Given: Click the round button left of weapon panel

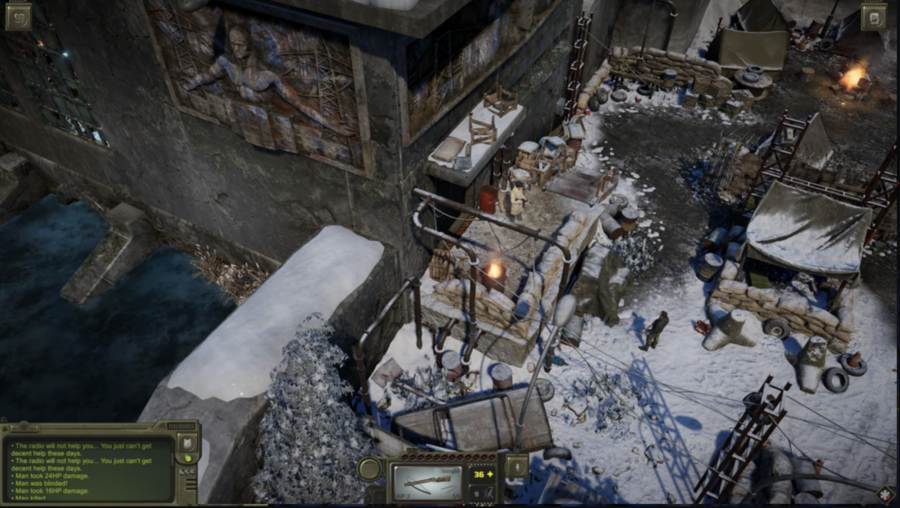Looking at the screenshot, I should [x=370, y=469].
